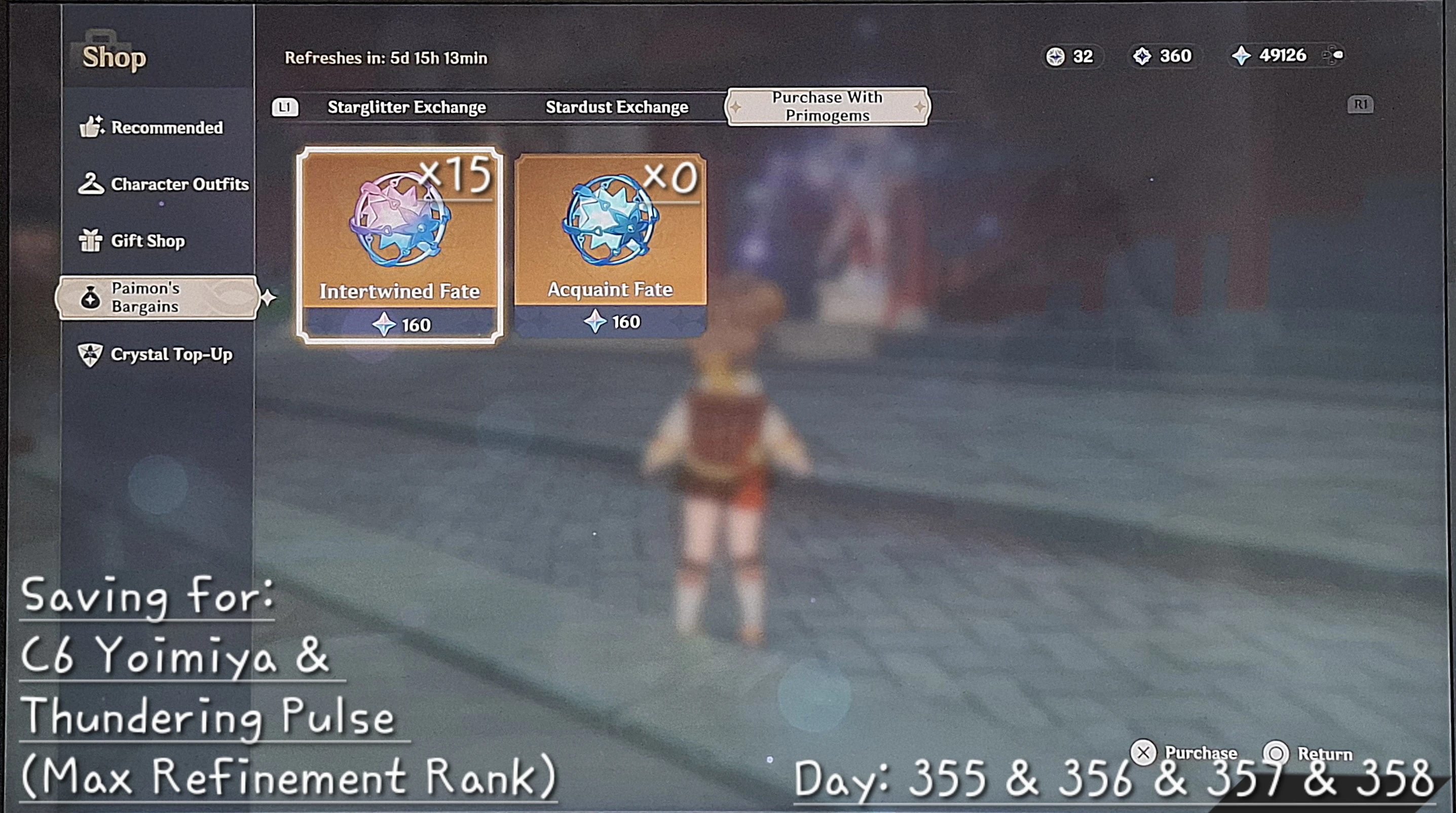Screen dimensions: 1456x813
Task: Click the Return button
Action: click(x=1309, y=753)
